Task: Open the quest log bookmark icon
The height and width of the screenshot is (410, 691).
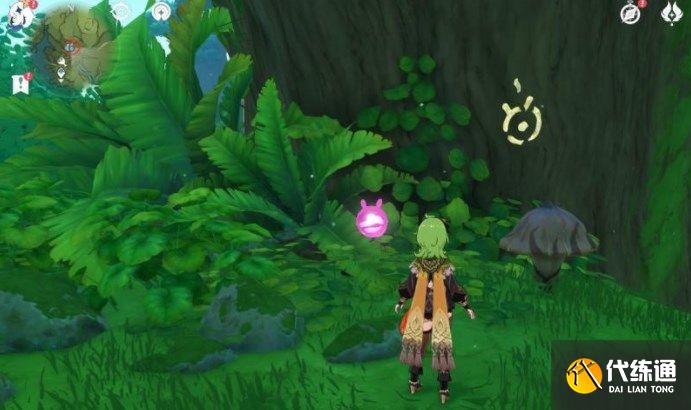Action: [18, 84]
